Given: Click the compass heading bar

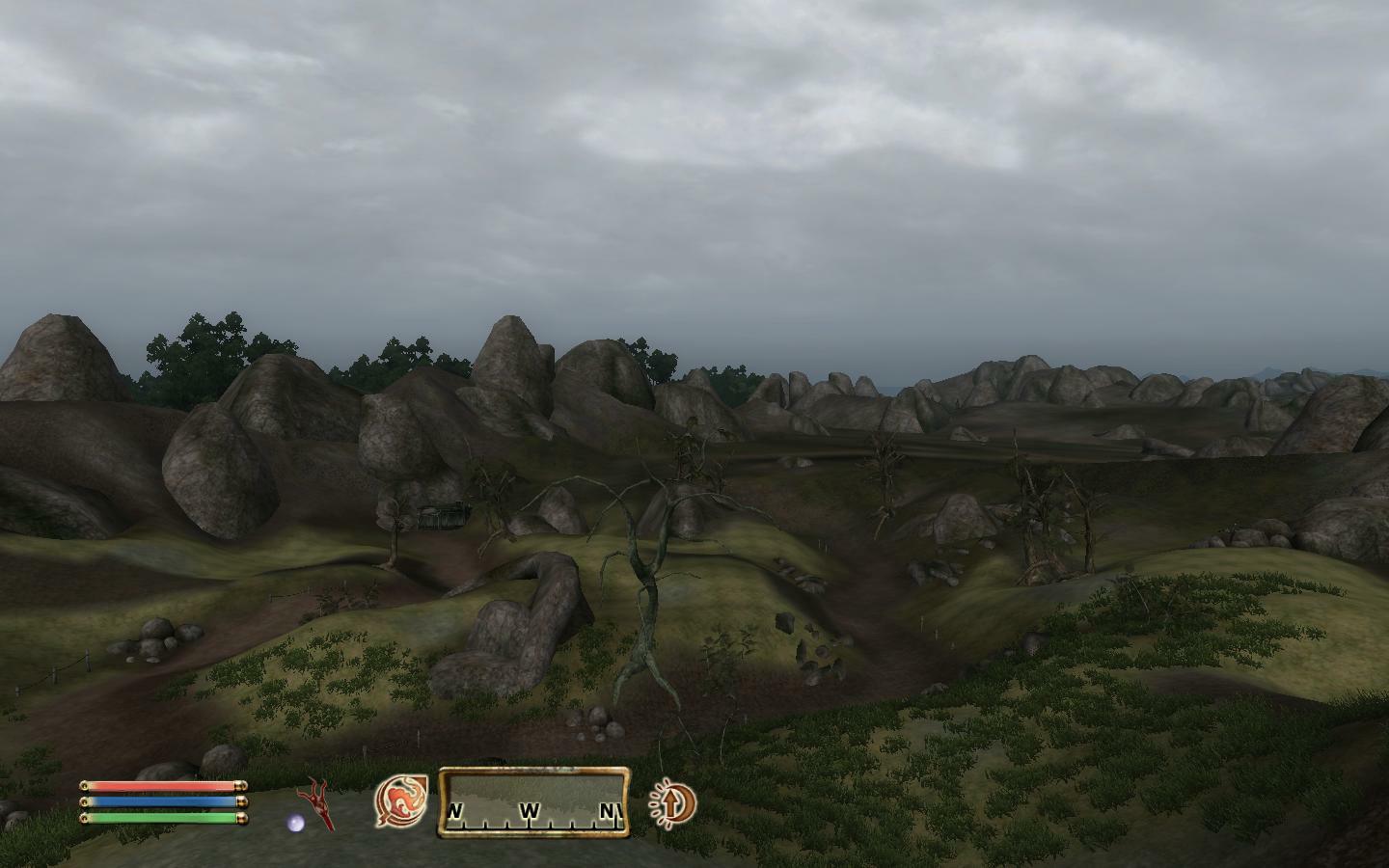Looking at the screenshot, I should click(534, 801).
